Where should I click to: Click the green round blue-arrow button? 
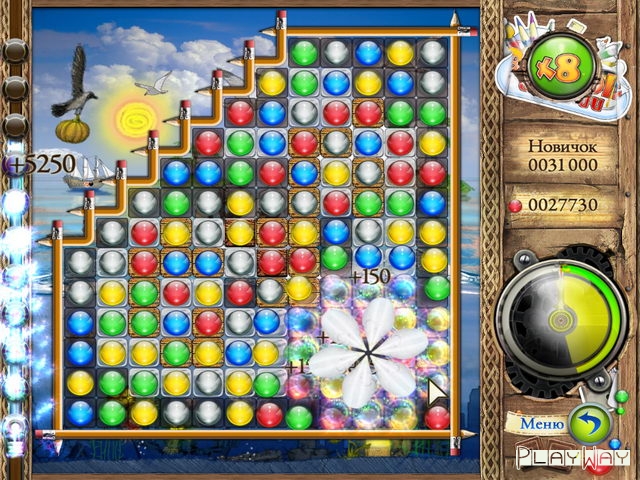[x=589, y=424]
